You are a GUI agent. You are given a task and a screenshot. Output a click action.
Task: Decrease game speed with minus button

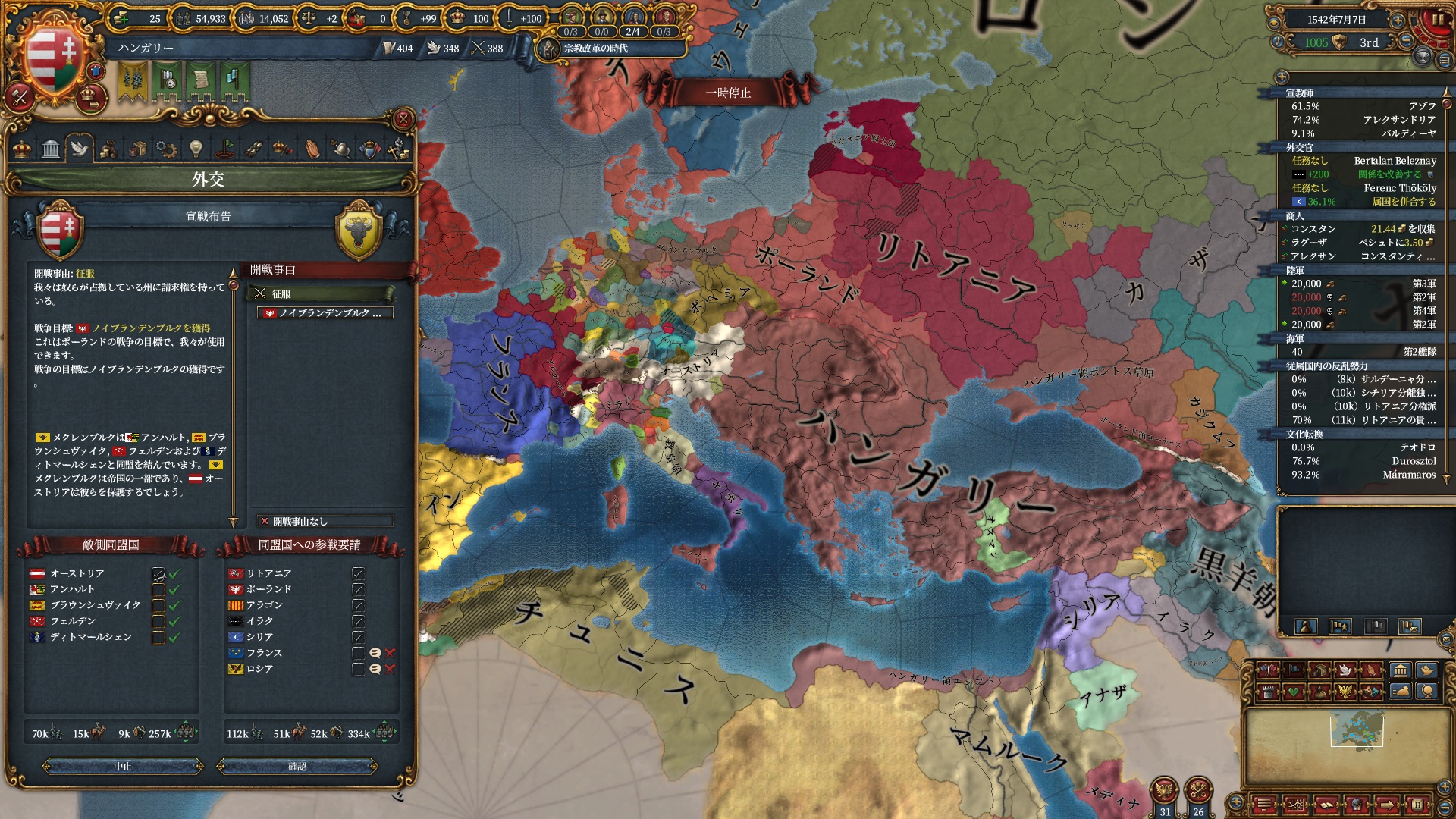(x=1407, y=42)
